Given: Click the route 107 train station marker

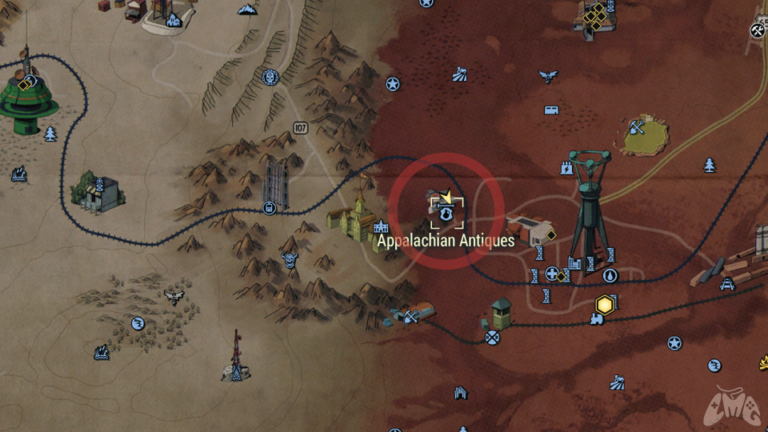Looking at the screenshot, I should (x=270, y=208).
